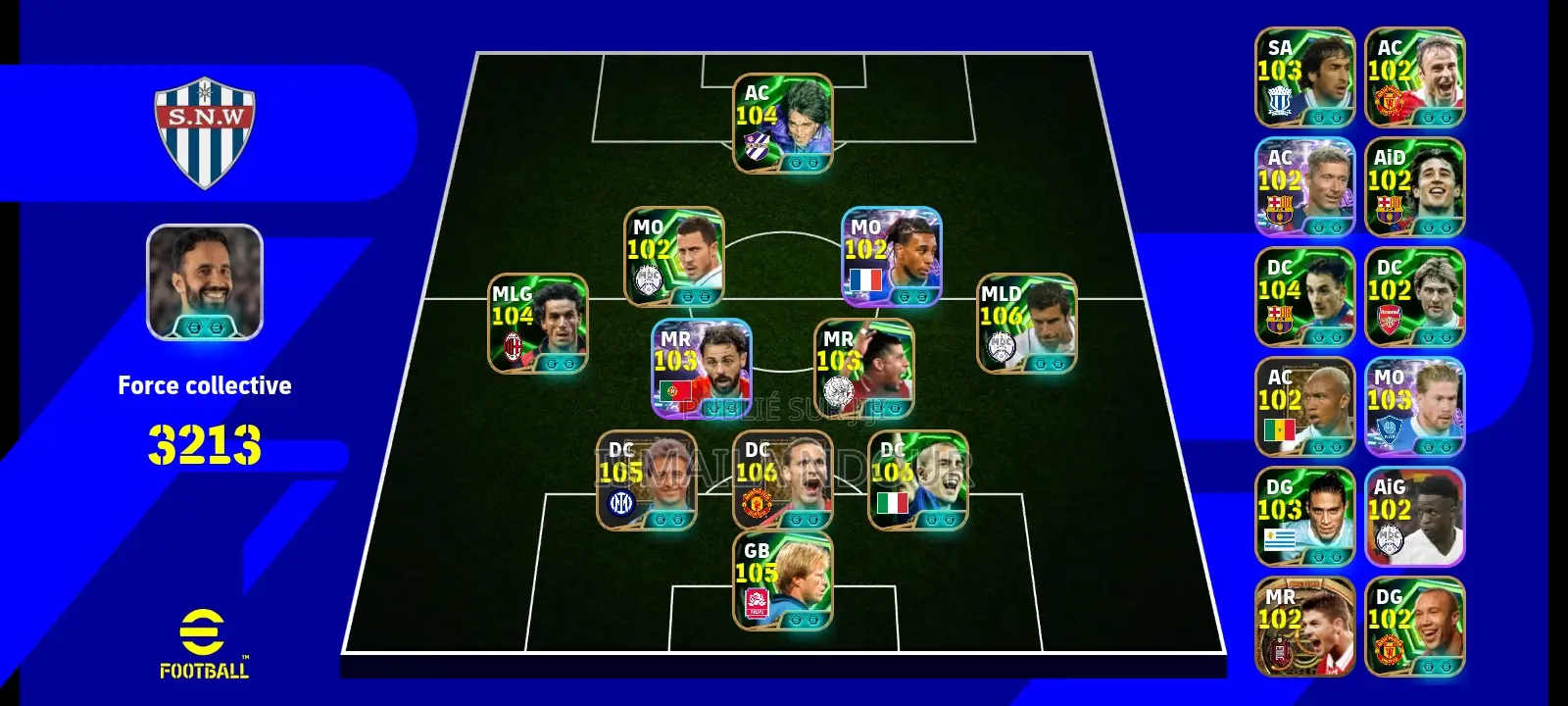Open the MLD 106 right midfielder card
Image resolution: width=1568 pixels, height=706 pixels.
(x=1026, y=324)
